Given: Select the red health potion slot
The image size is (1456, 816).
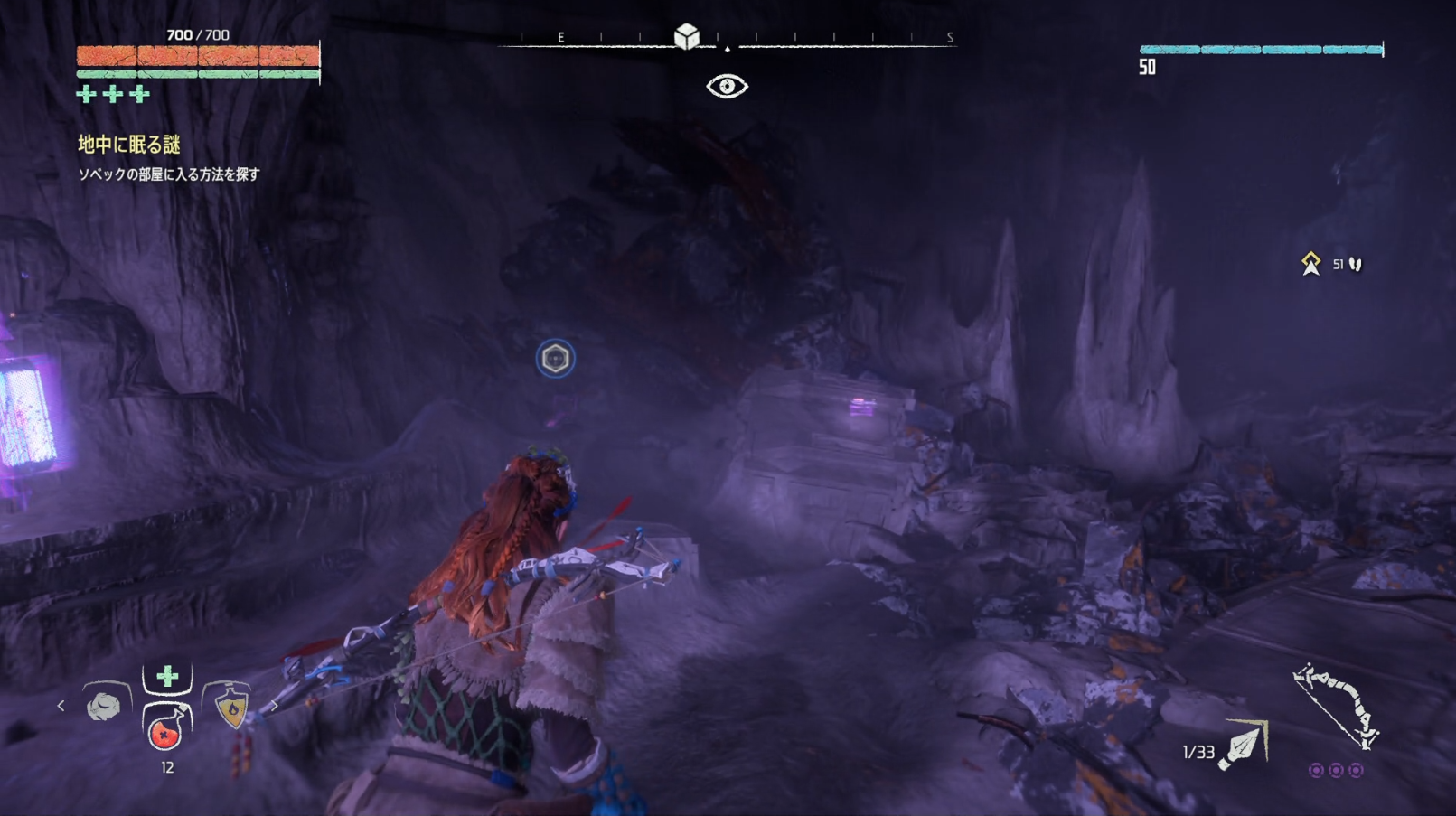Looking at the screenshot, I should point(165,729).
